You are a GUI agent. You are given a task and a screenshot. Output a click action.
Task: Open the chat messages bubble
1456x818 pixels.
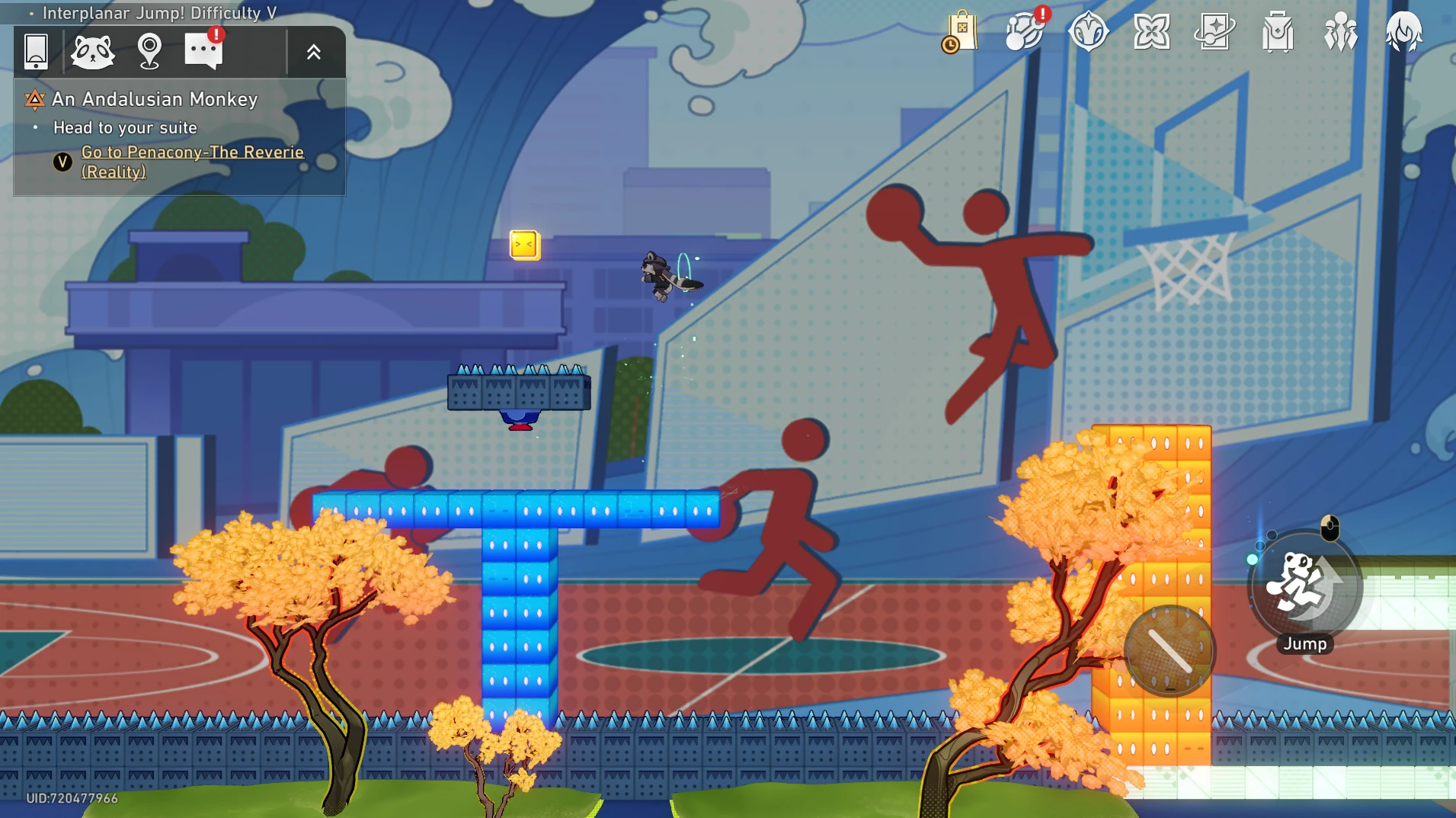click(x=203, y=51)
